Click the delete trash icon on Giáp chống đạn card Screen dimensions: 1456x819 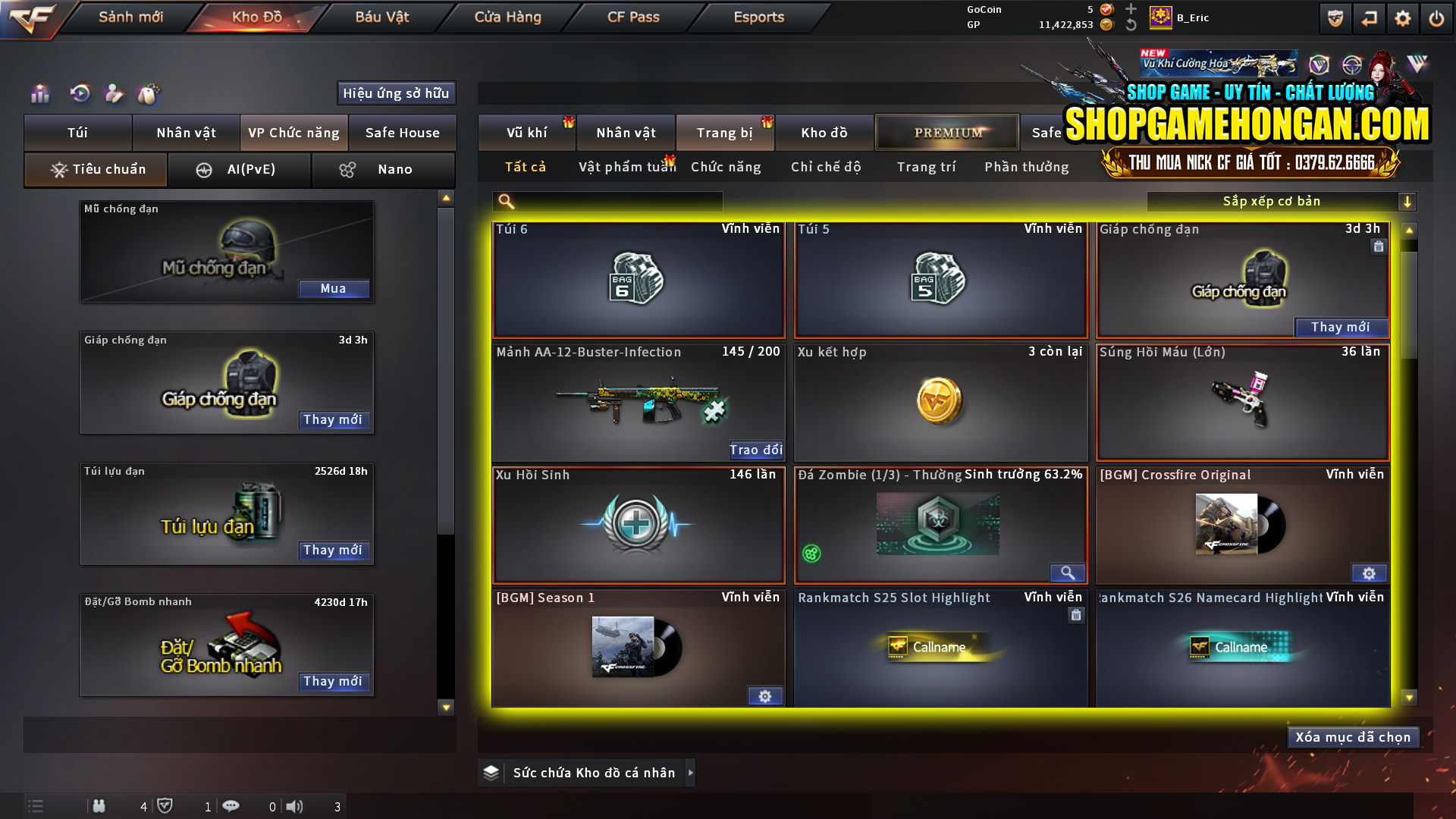click(x=1378, y=246)
